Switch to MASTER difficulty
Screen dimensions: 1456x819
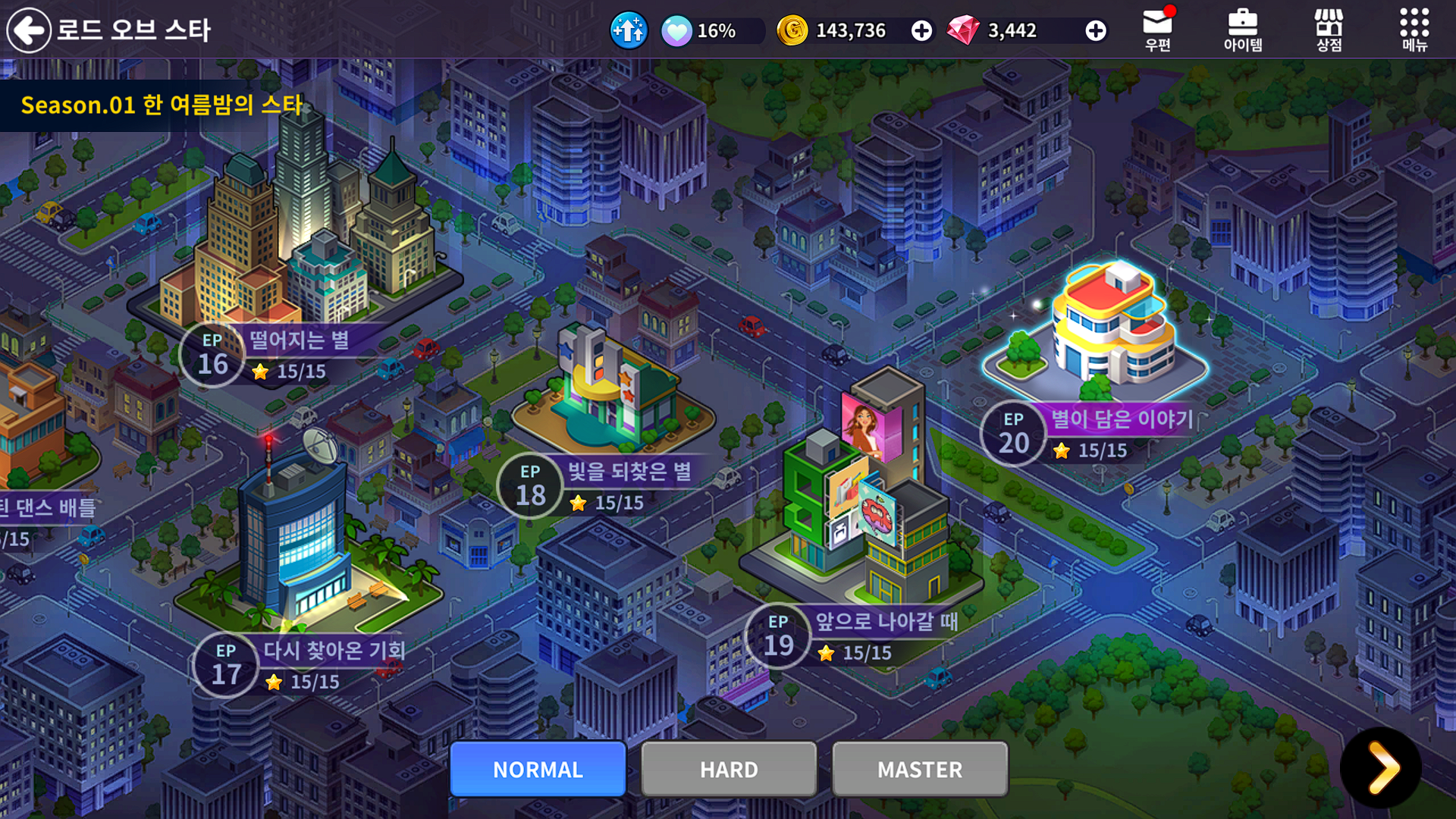point(920,769)
